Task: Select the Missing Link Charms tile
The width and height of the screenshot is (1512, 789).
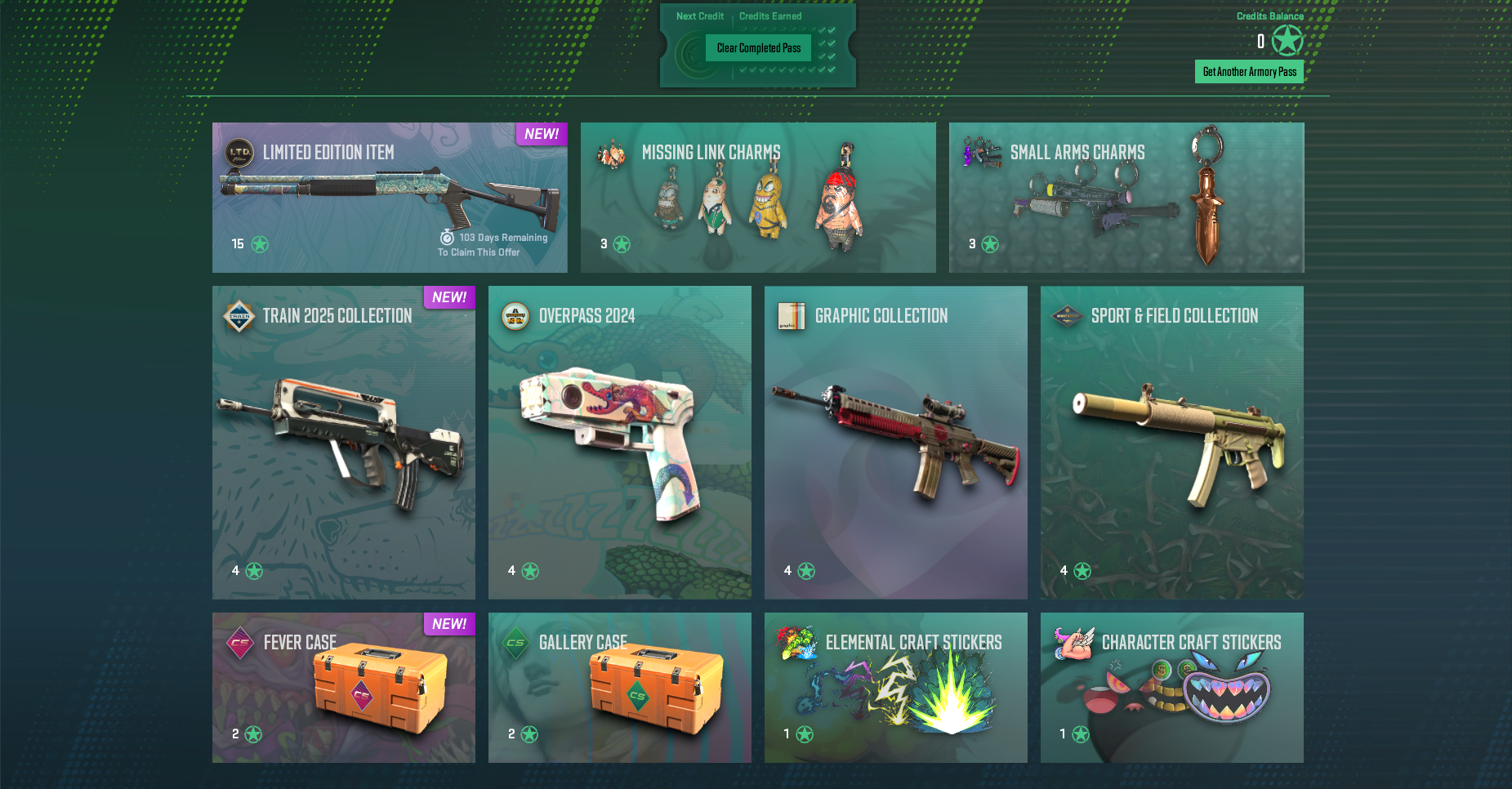Action: pos(758,198)
